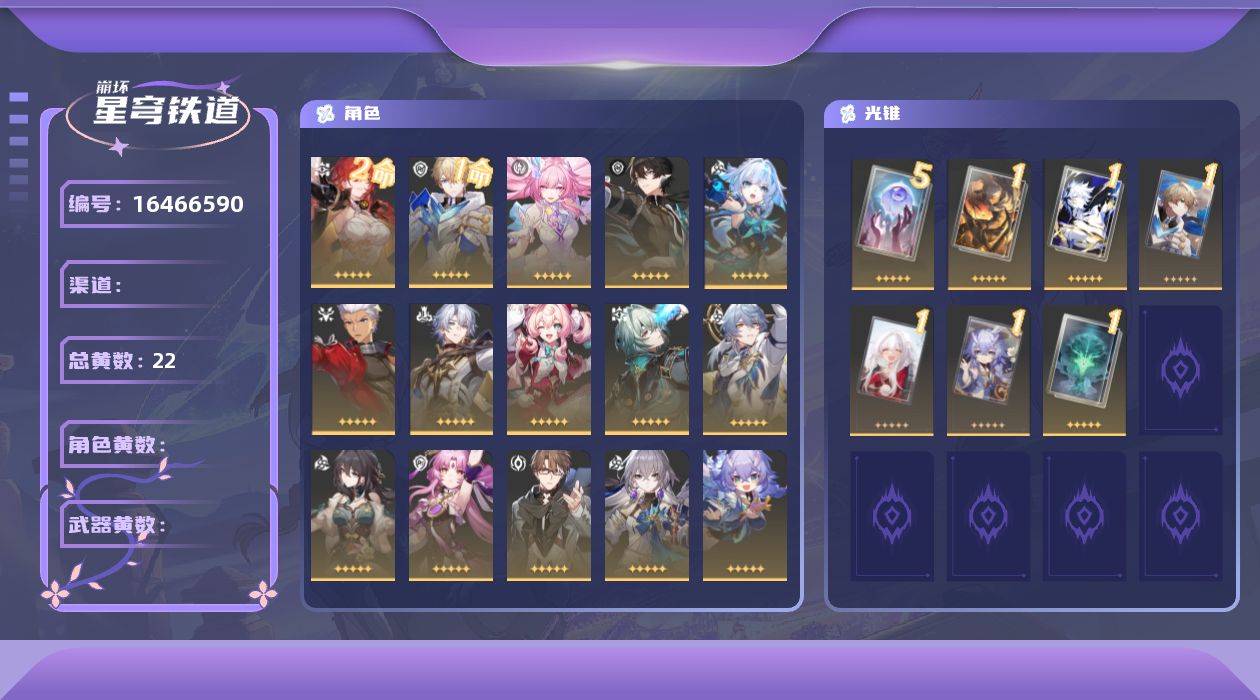
Task: Choose the silver-haired woman with purple earrings card
Action: tap(646, 515)
